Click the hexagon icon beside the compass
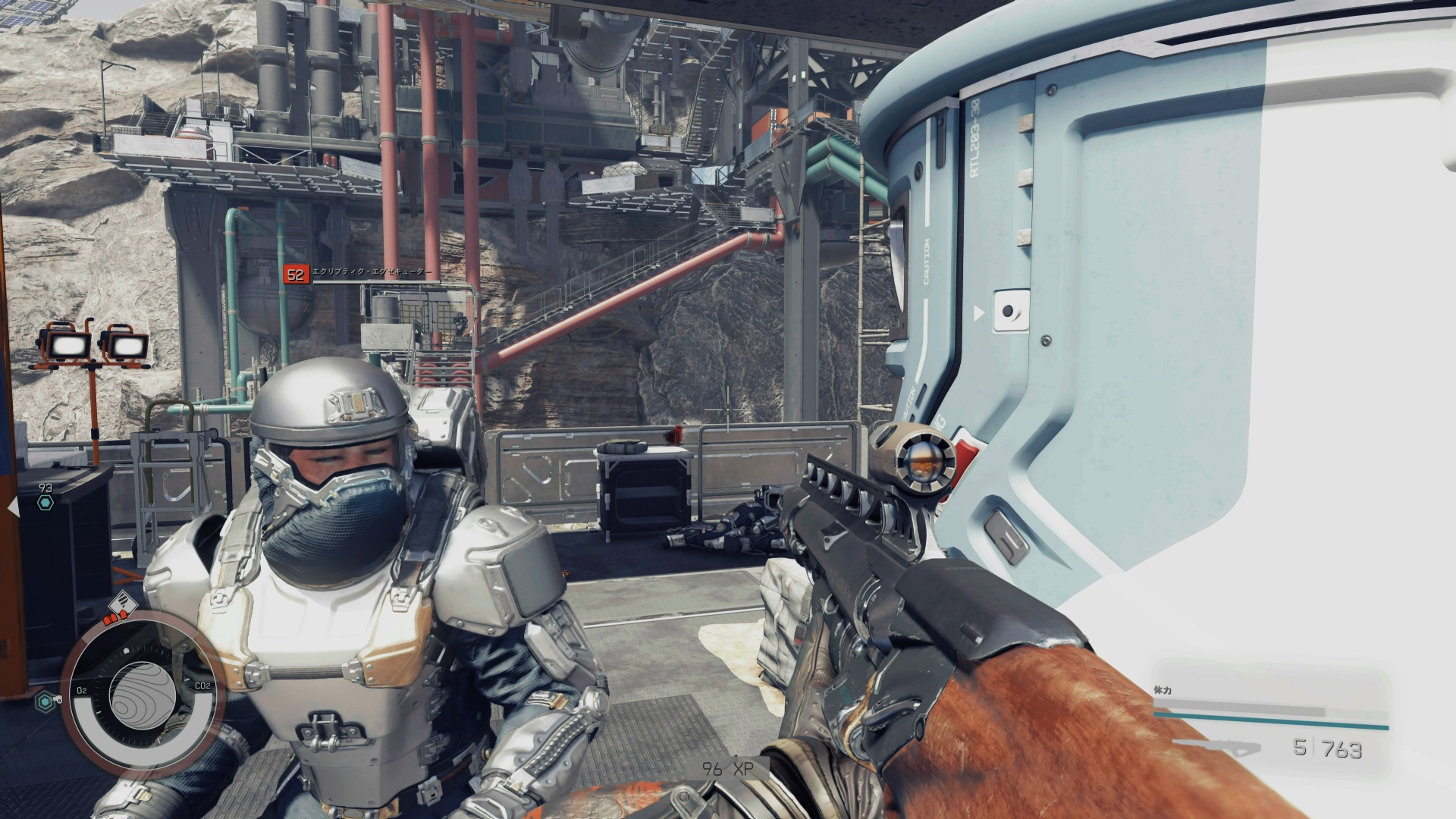This screenshot has height=819, width=1456. (x=46, y=703)
